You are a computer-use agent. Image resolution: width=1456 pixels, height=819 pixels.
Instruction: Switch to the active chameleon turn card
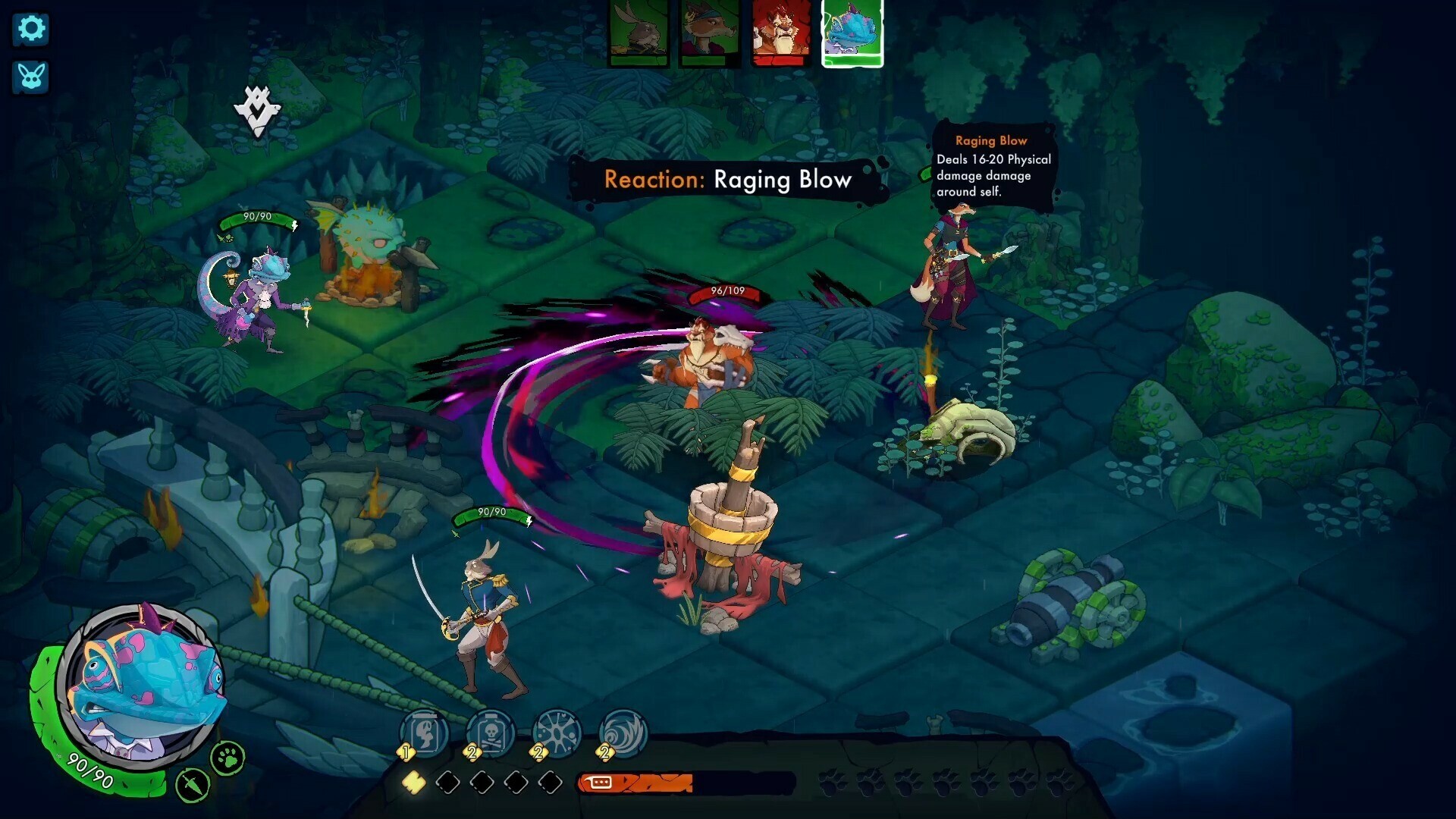851,33
